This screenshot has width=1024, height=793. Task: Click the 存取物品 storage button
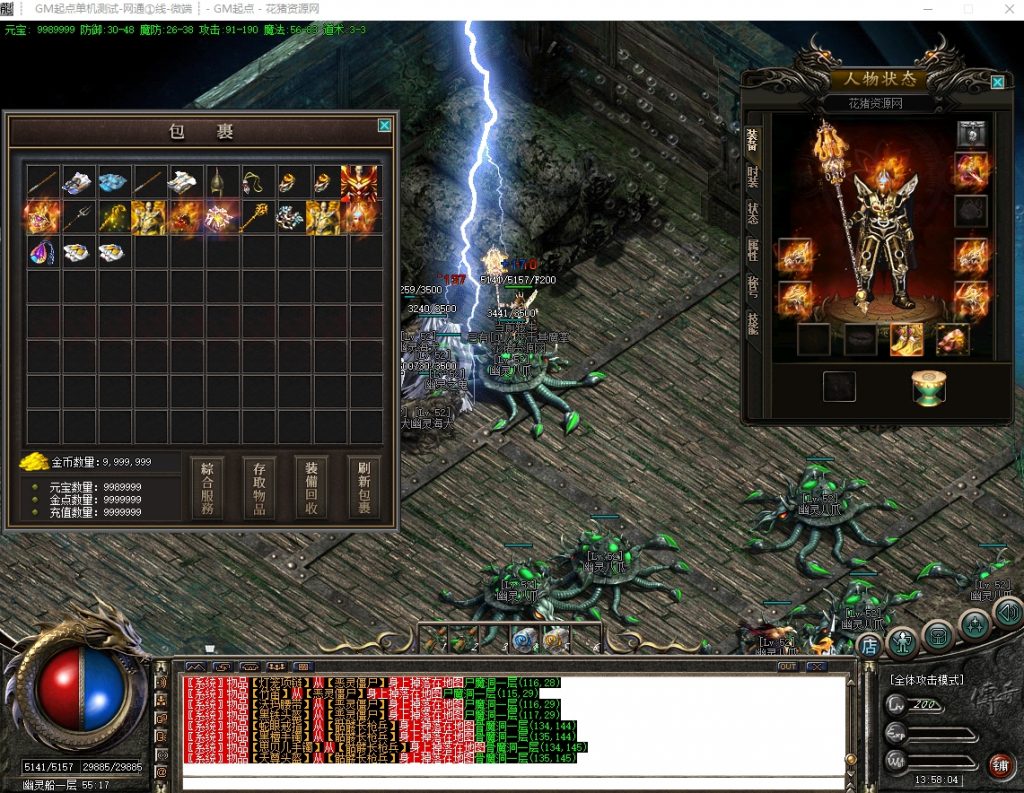tap(259, 487)
